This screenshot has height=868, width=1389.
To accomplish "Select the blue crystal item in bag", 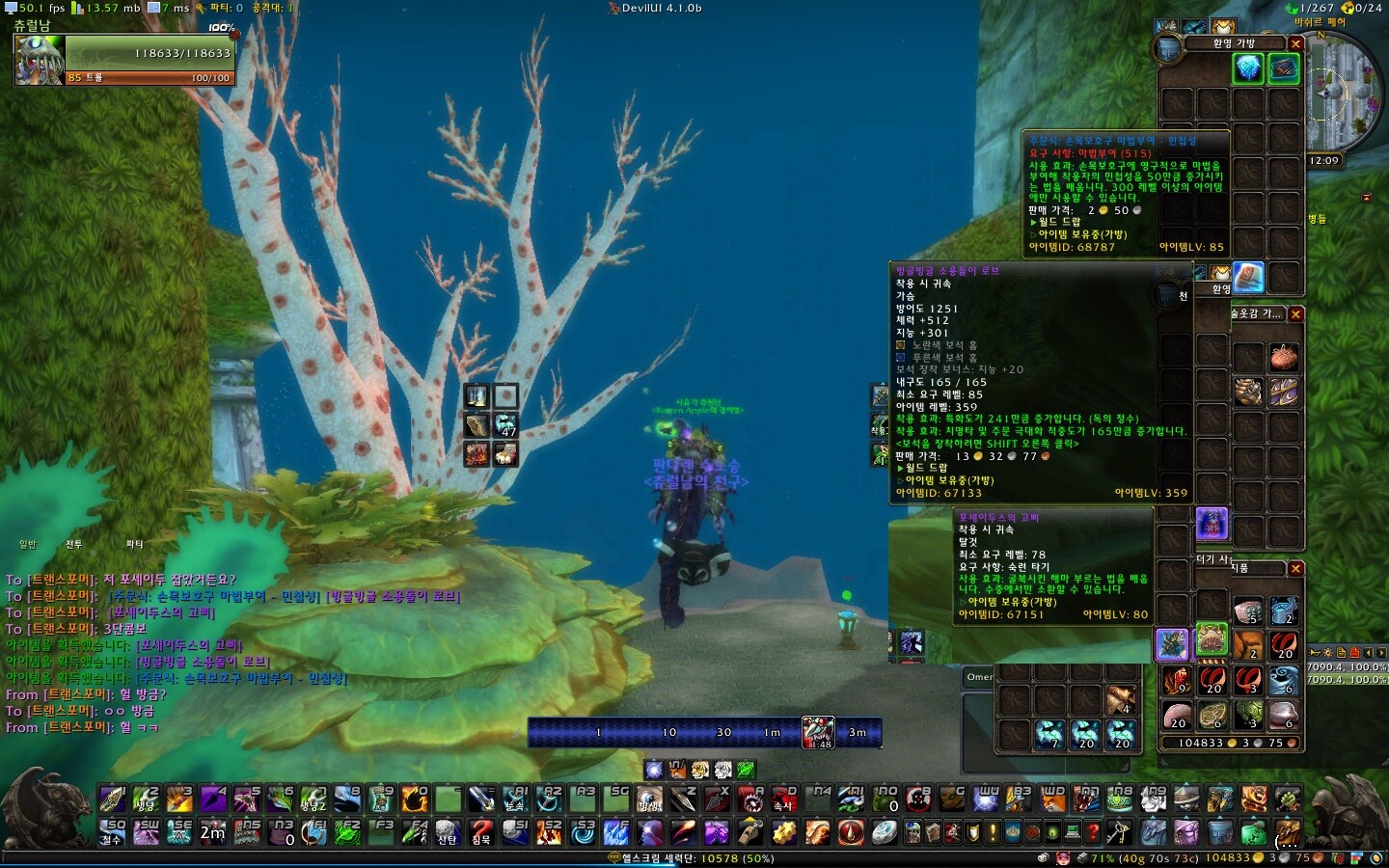I will [1248, 68].
